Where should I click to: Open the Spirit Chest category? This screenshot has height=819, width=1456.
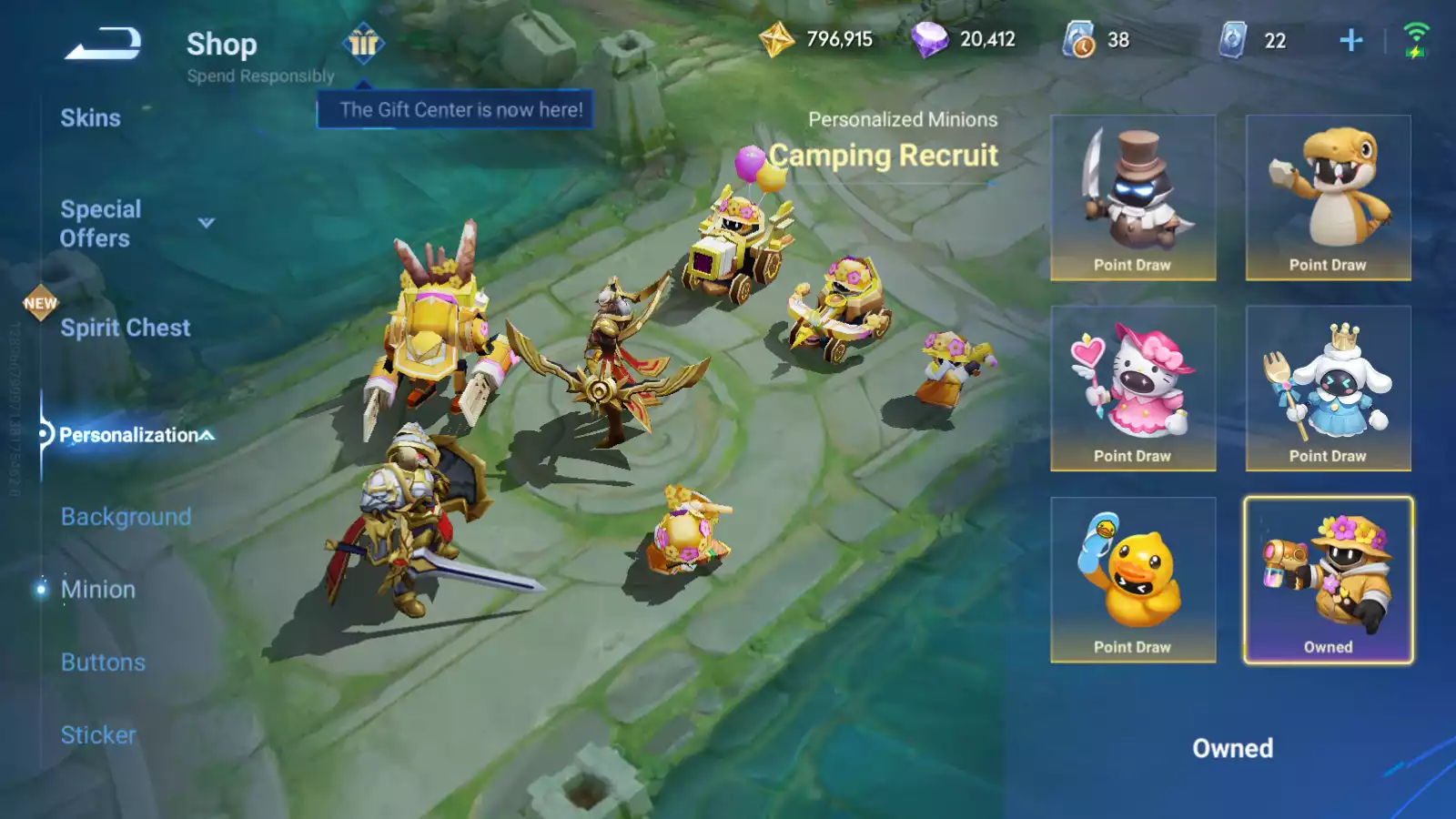[x=126, y=328]
